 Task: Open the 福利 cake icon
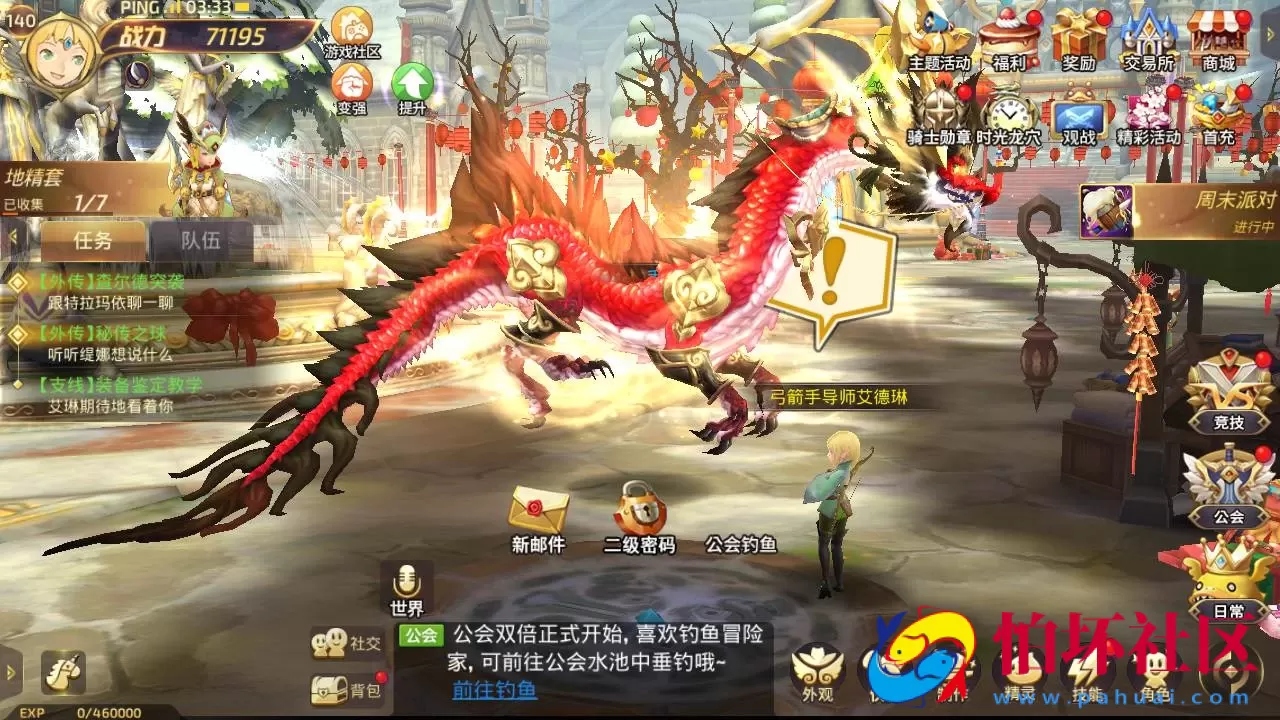coord(1005,35)
